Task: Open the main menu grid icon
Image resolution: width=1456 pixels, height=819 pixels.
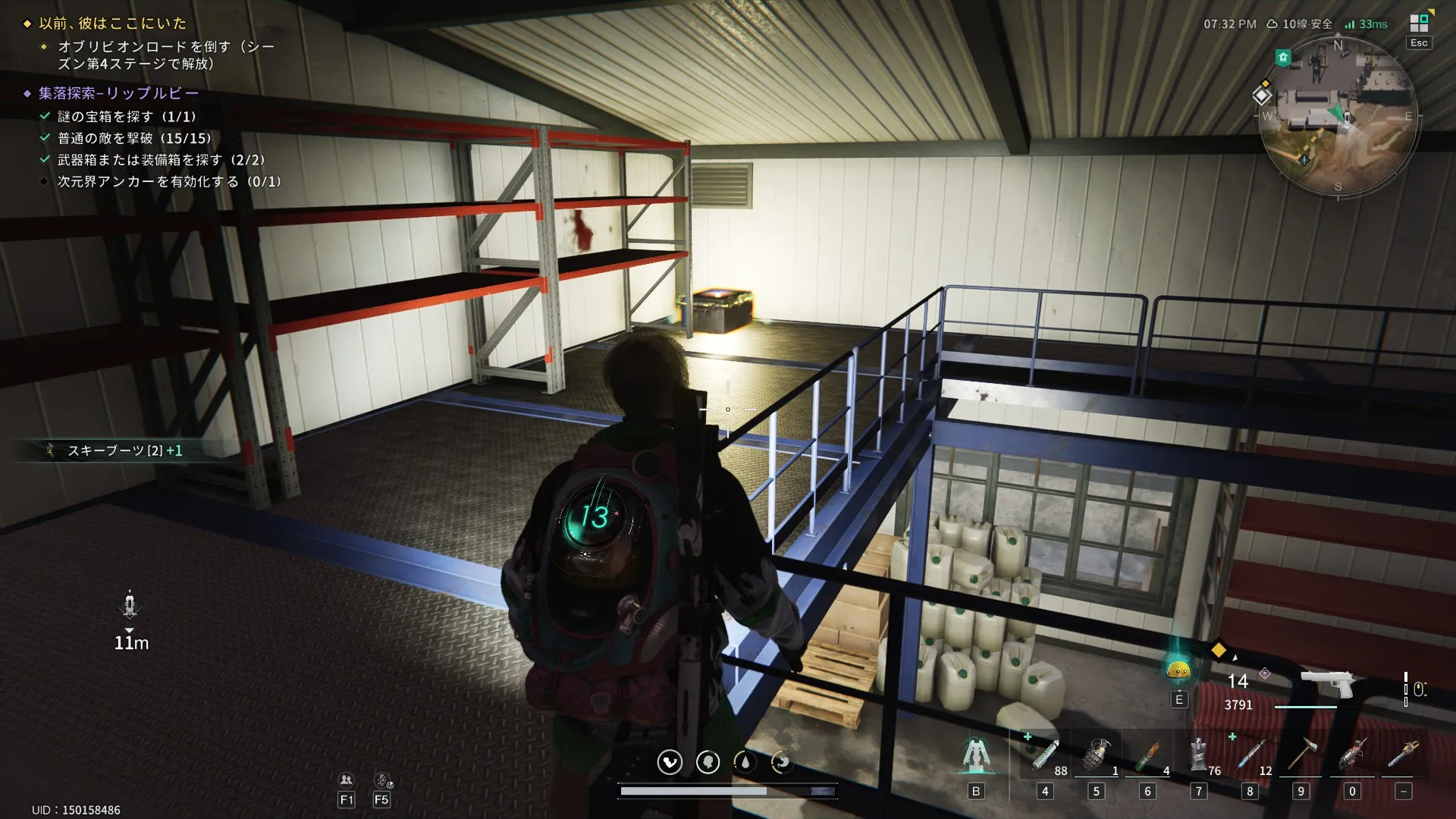Action: (1419, 23)
